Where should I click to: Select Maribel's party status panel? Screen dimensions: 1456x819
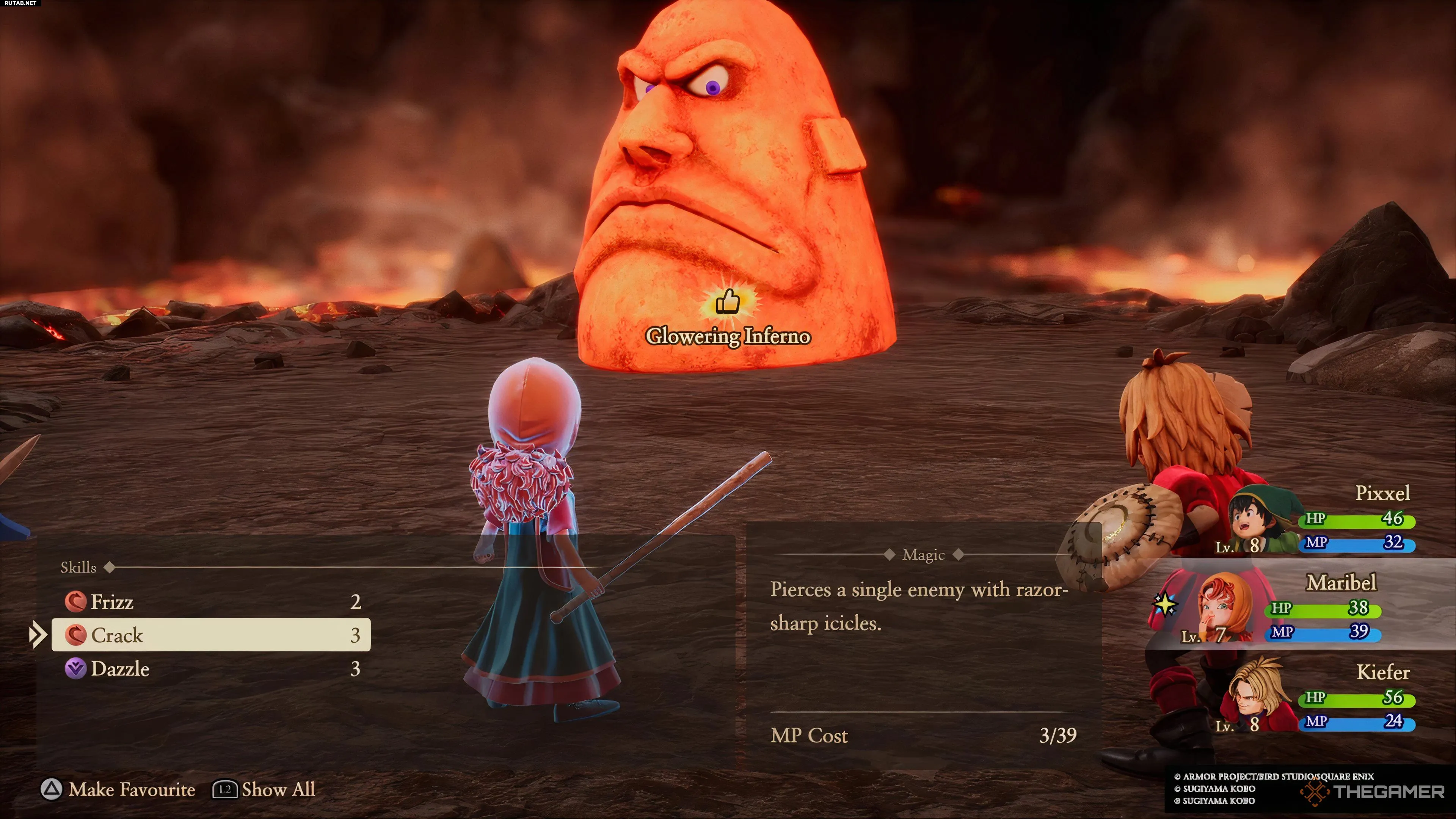(1300, 607)
